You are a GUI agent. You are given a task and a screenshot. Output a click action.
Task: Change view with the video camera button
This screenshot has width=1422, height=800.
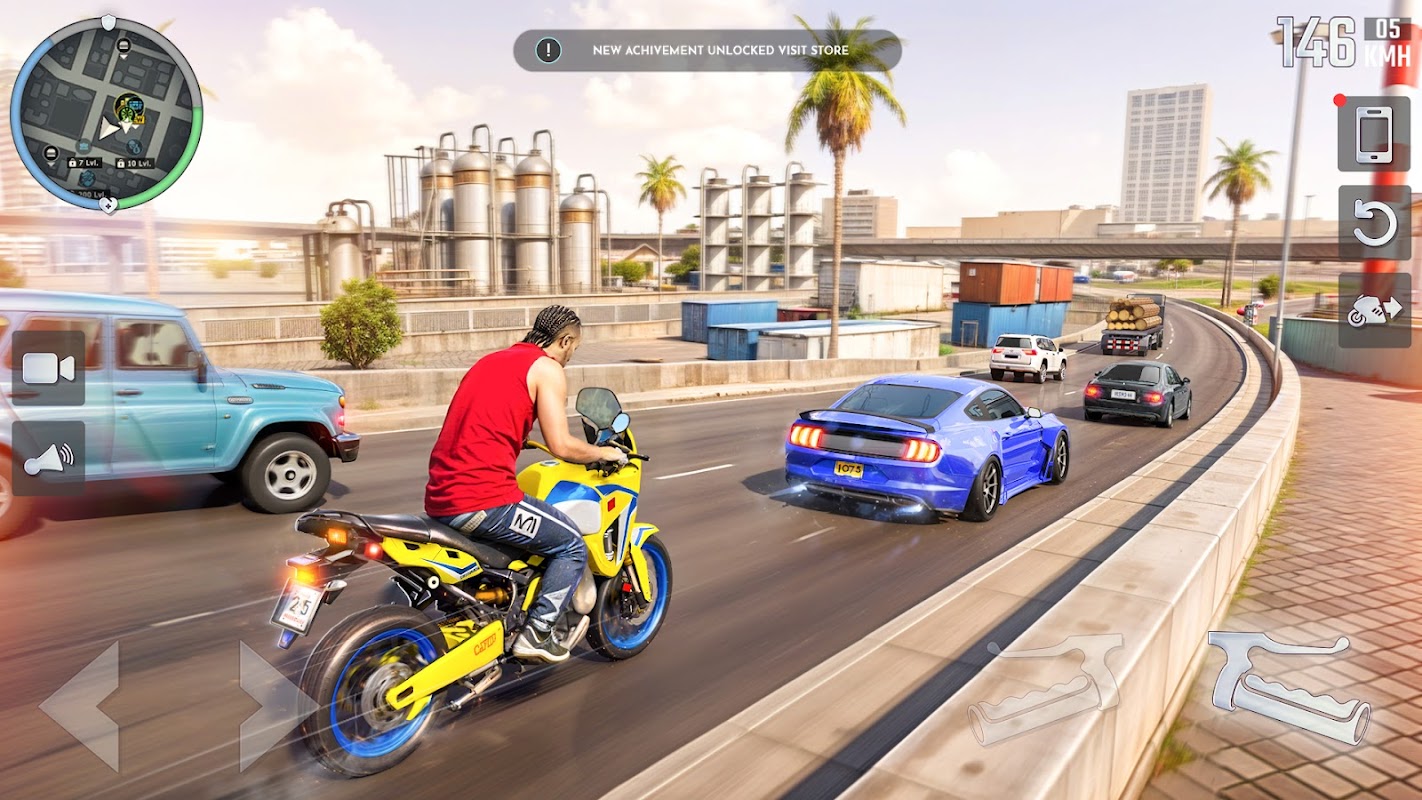click(x=48, y=368)
